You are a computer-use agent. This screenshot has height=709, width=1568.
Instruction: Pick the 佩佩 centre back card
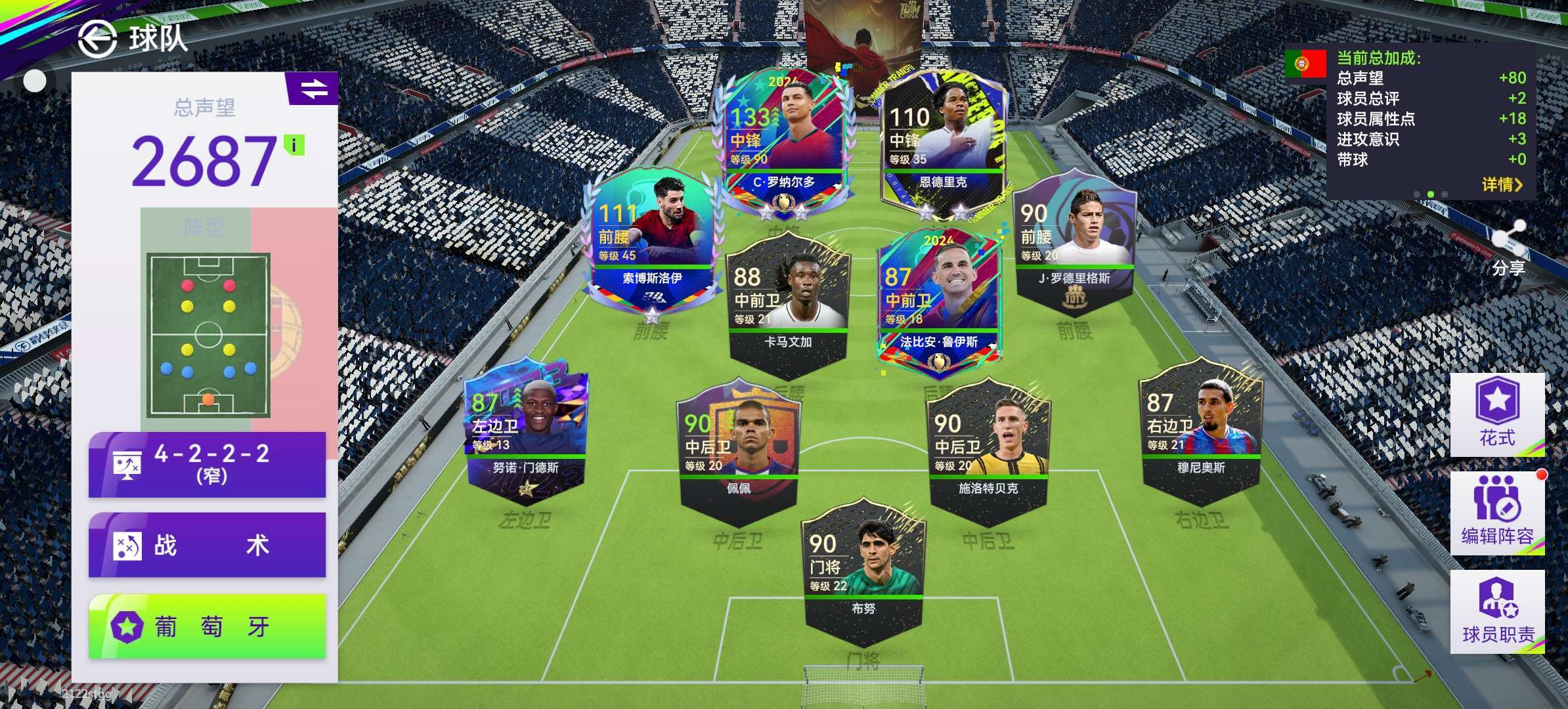(738, 450)
